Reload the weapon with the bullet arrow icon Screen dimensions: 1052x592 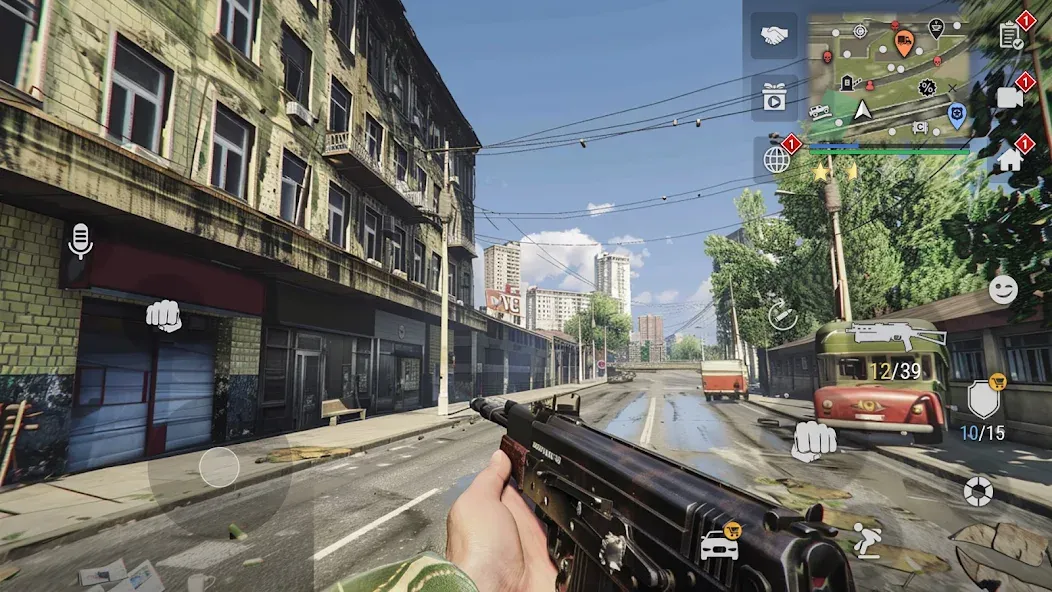783,316
